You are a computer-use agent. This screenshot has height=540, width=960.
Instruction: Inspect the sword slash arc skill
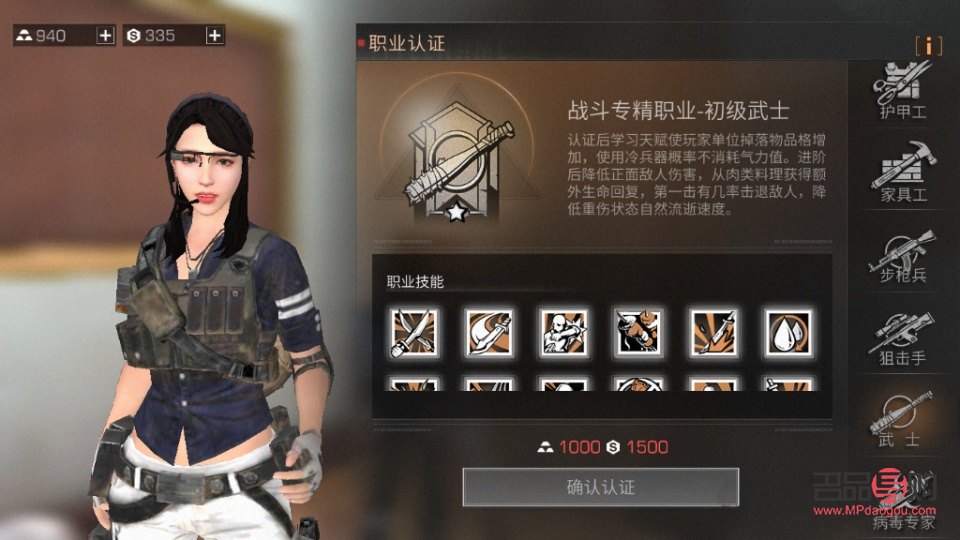point(488,332)
